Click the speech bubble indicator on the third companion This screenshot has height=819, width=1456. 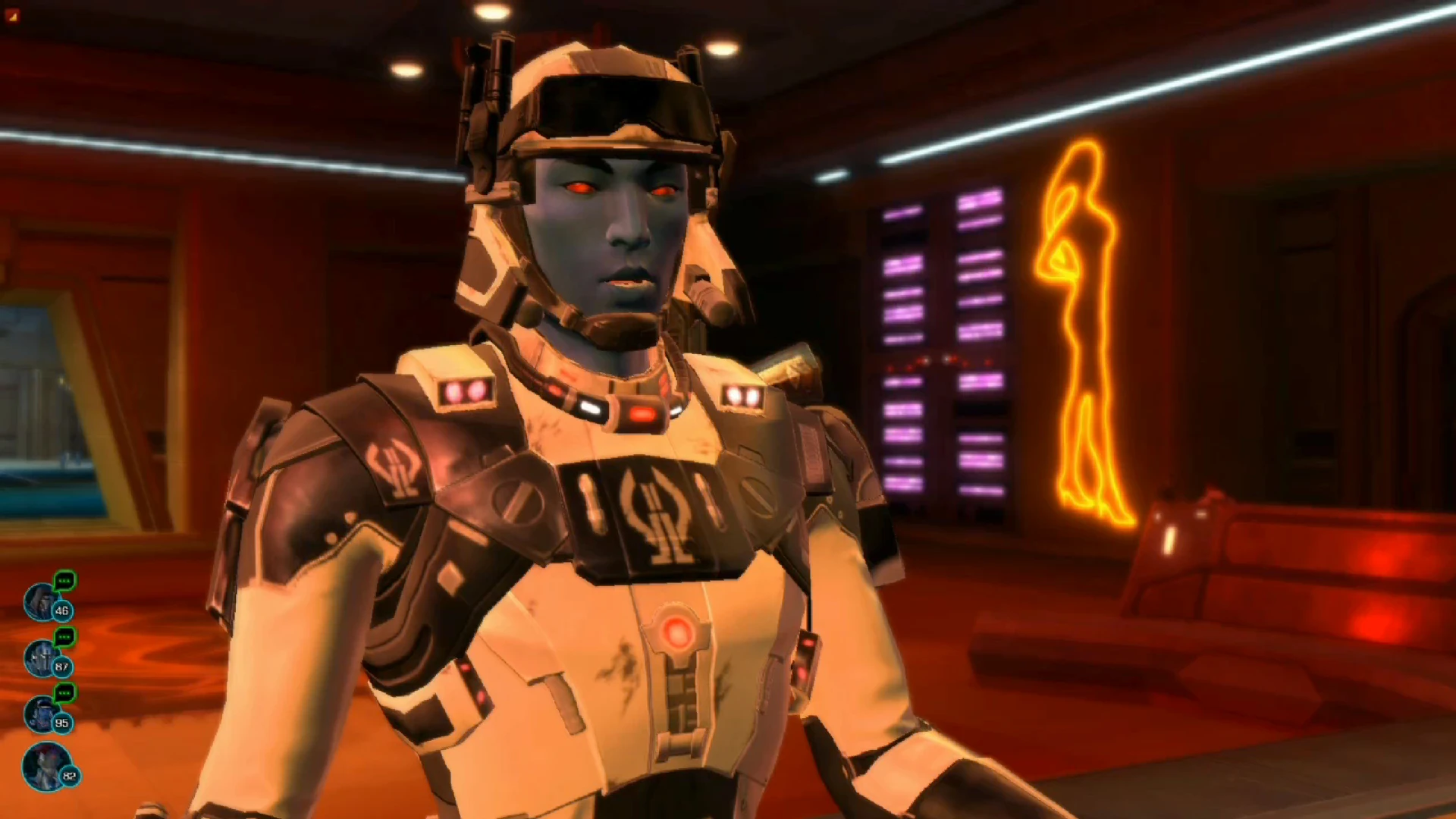coord(63,693)
